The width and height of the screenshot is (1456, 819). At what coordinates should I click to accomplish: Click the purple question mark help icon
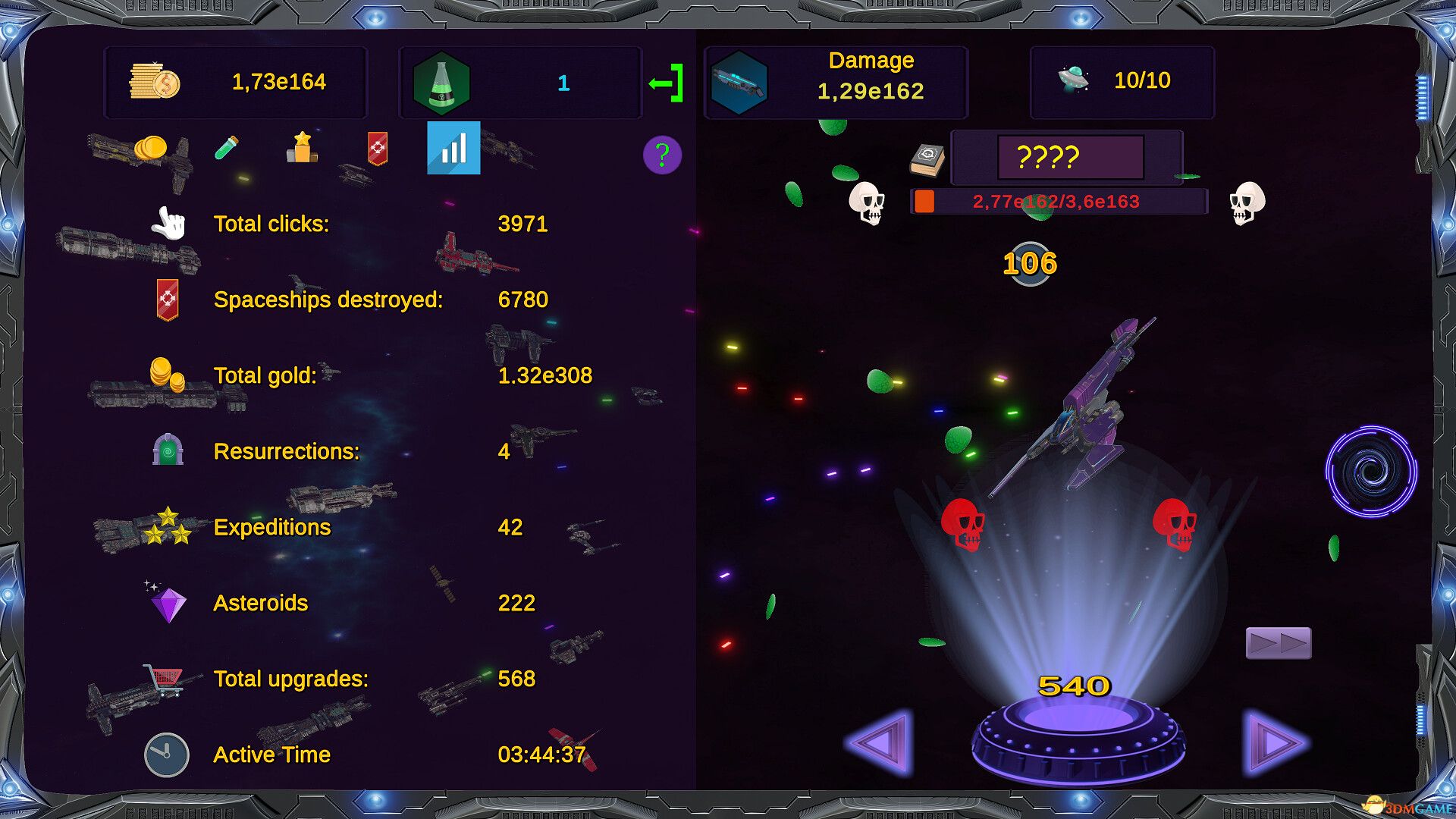663,155
